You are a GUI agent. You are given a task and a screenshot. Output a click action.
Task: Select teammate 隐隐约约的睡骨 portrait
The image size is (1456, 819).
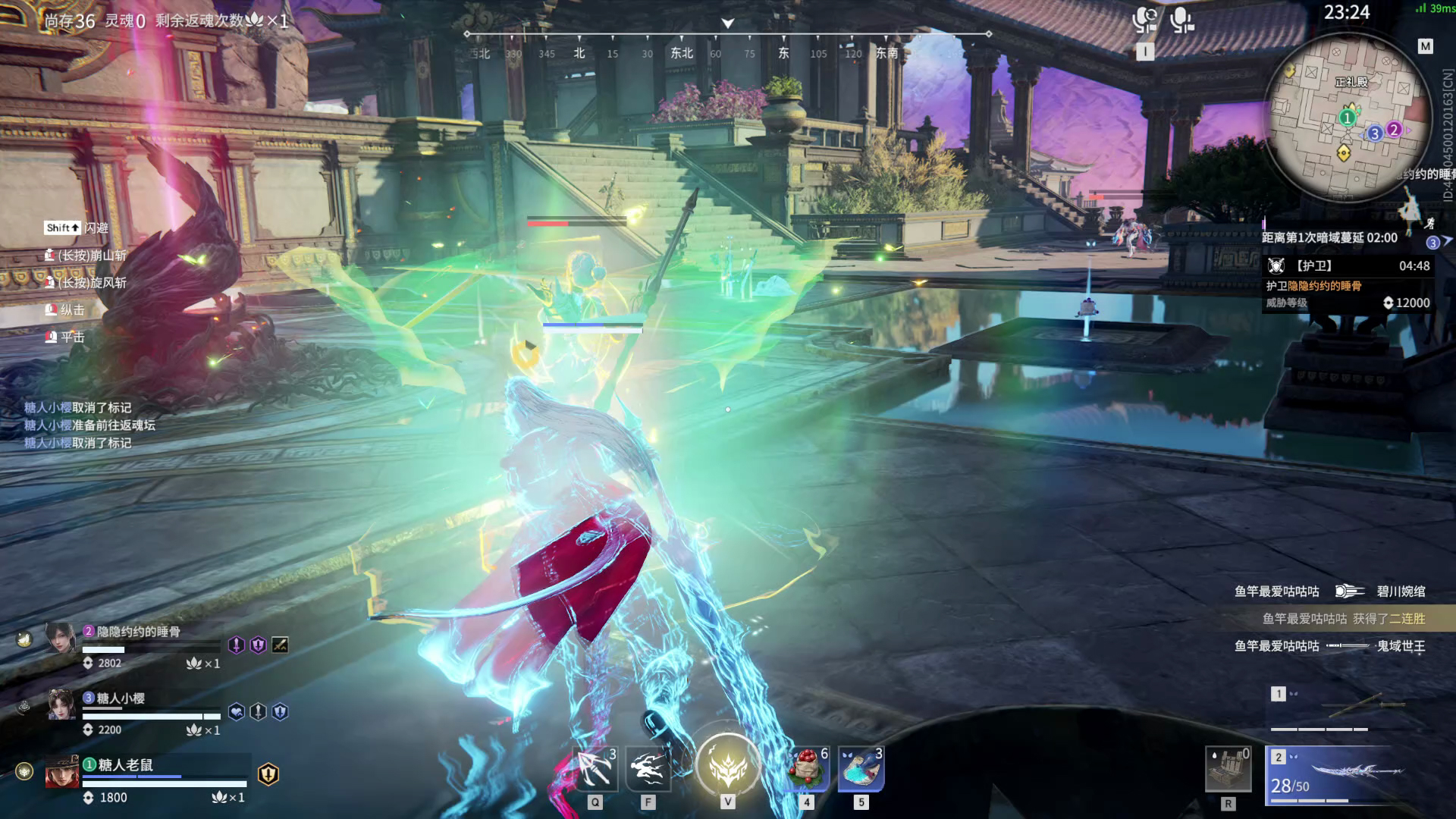pyautogui.click(x=61, y=639)
